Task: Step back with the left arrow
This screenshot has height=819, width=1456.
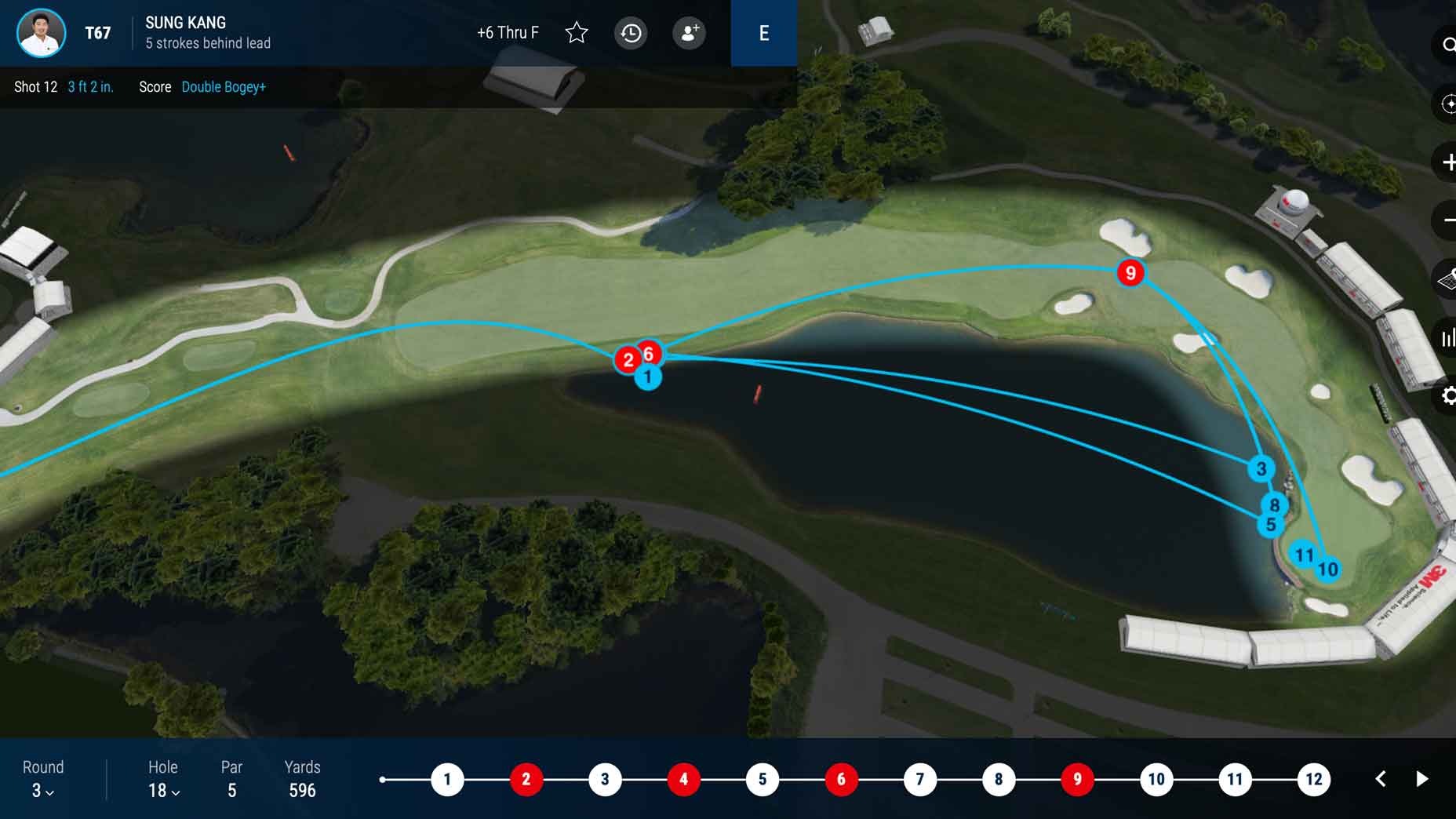Action: (1381, 779)
